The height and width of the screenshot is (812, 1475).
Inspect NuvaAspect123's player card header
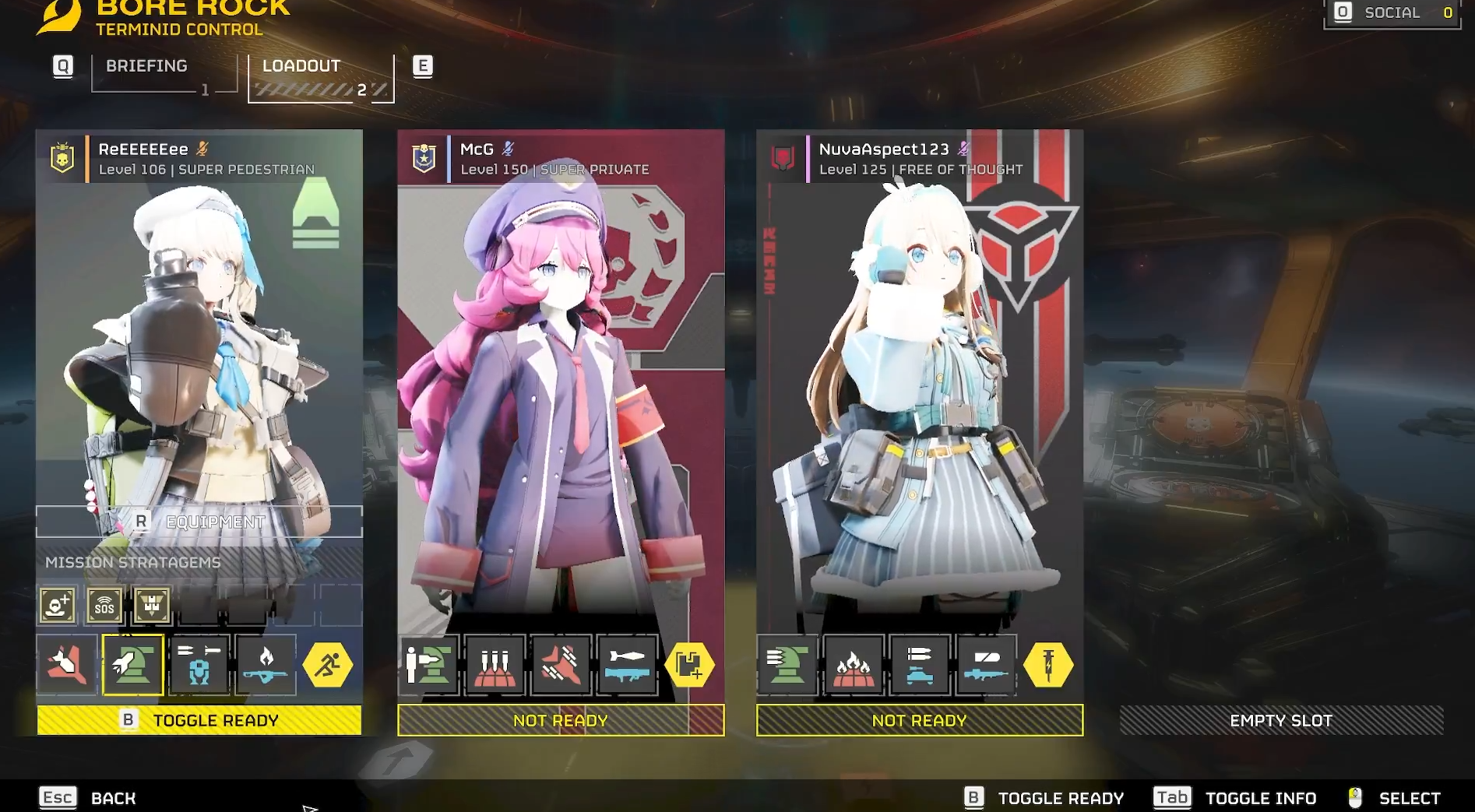click(919, 158)
